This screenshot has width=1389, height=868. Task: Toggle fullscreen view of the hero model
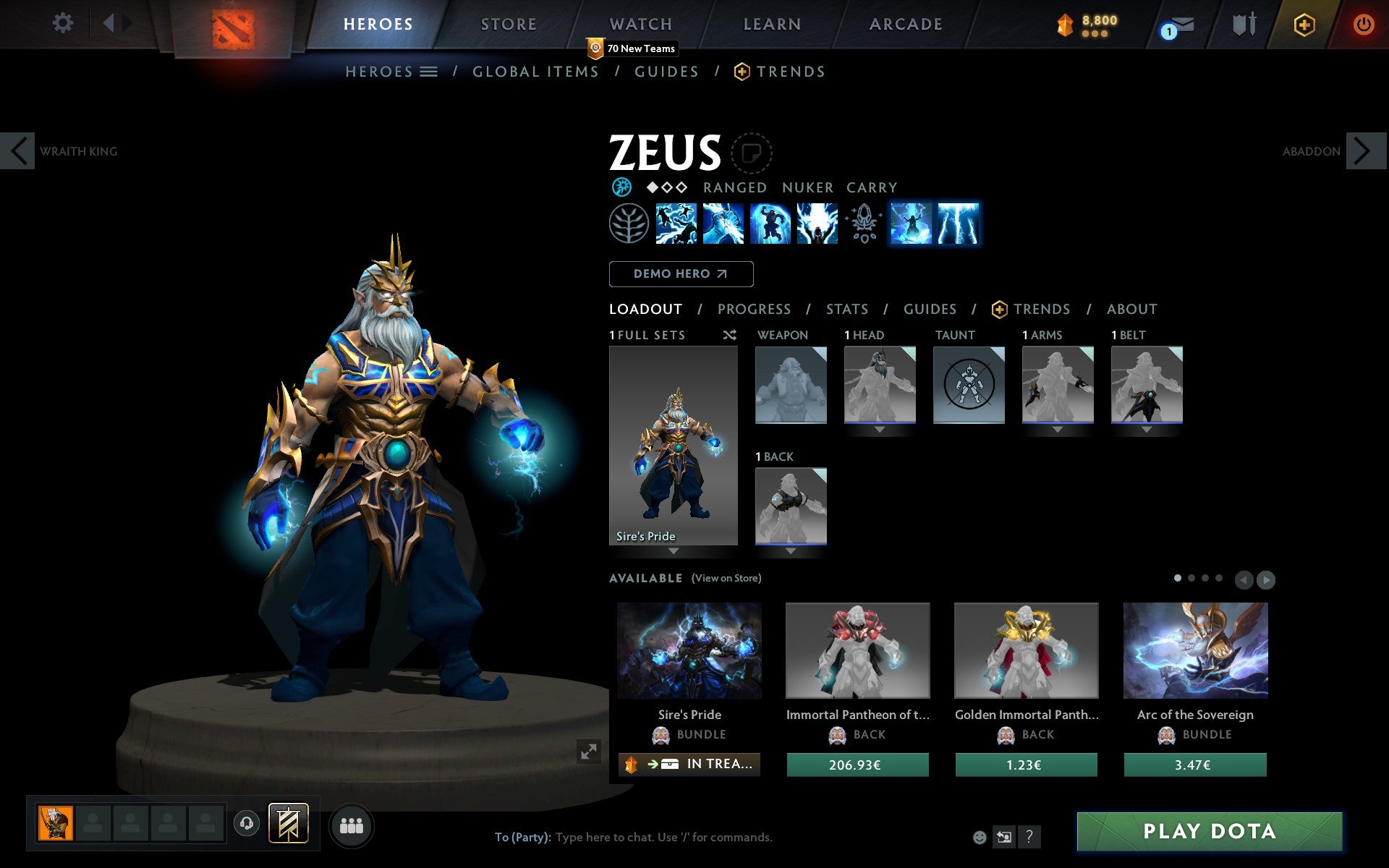click(587, 751)
